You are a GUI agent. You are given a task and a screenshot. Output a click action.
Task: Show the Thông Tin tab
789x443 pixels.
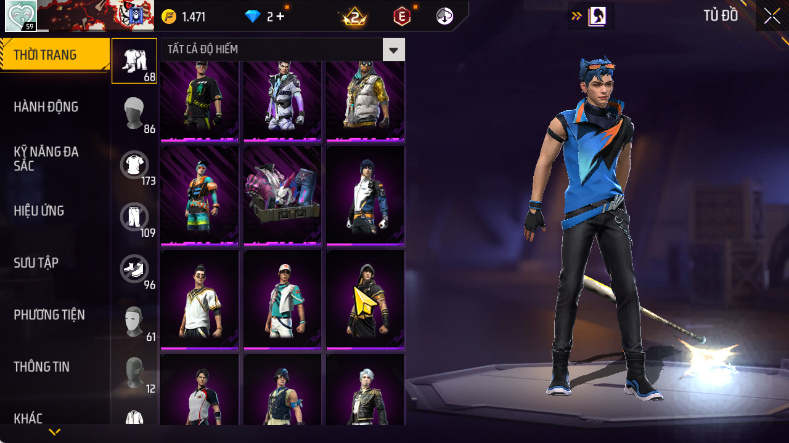click(x=42, y=367)
